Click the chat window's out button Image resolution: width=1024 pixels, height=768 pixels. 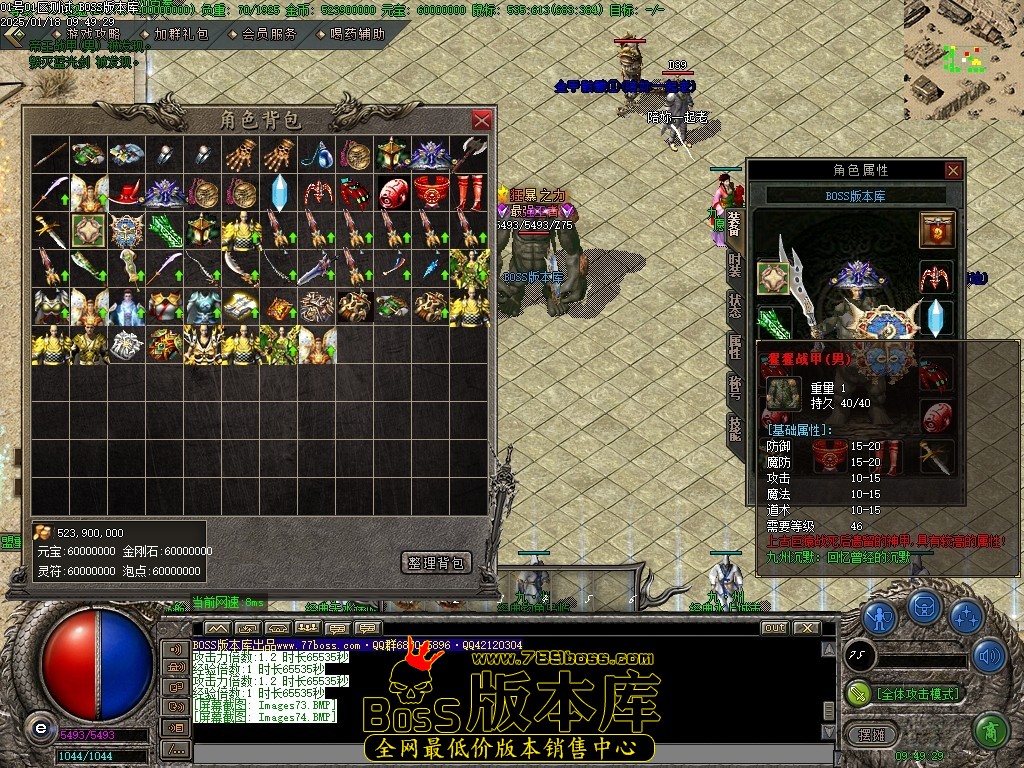tap(774, 628)
